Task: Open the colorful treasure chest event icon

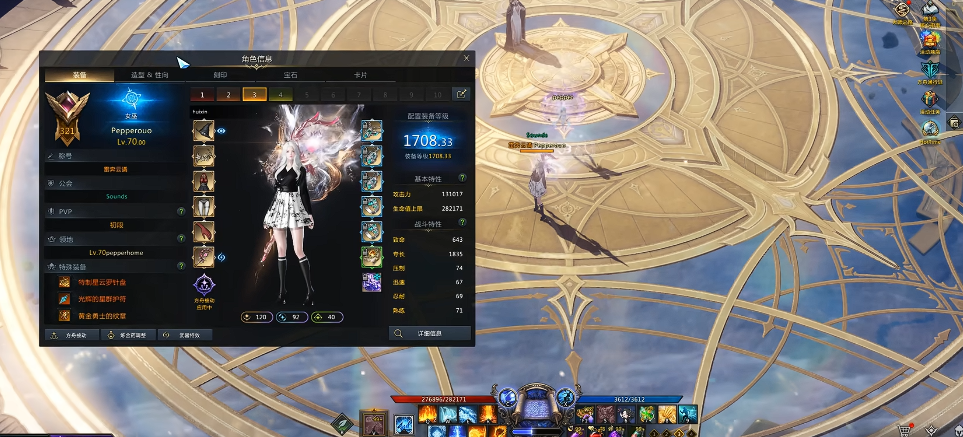Action: [931, 41]
